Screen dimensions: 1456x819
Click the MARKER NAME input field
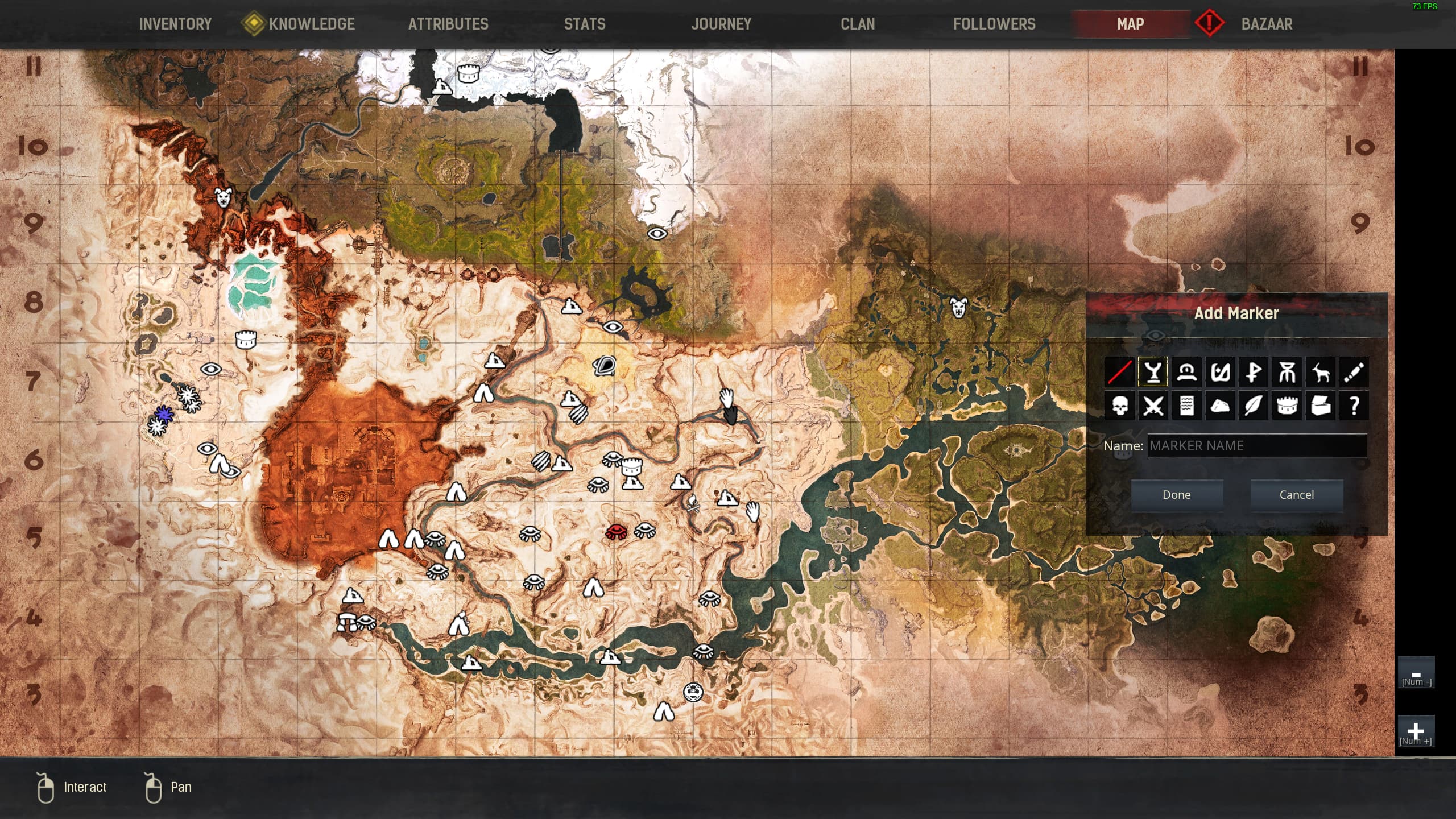click(1257, 446)
